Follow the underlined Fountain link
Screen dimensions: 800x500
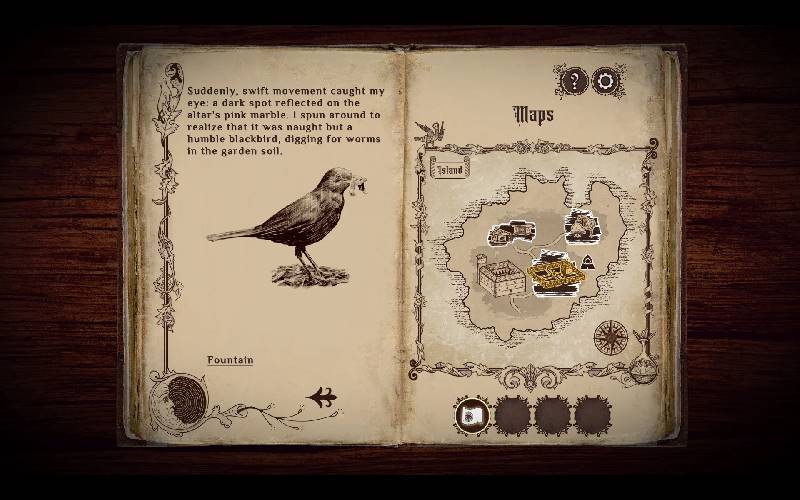coord(230,360)
